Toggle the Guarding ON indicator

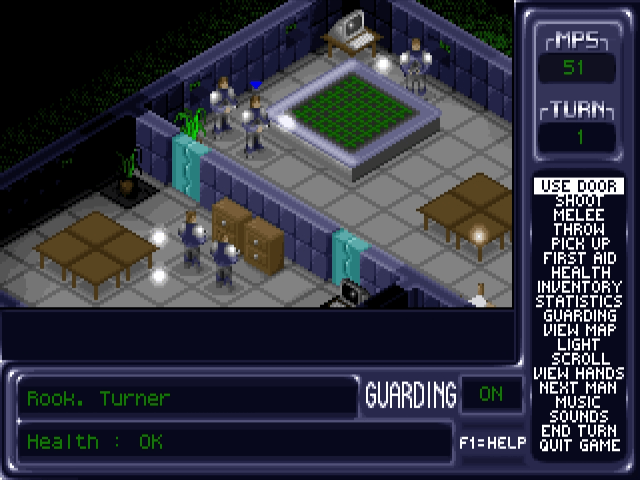(x=491, y=394)
